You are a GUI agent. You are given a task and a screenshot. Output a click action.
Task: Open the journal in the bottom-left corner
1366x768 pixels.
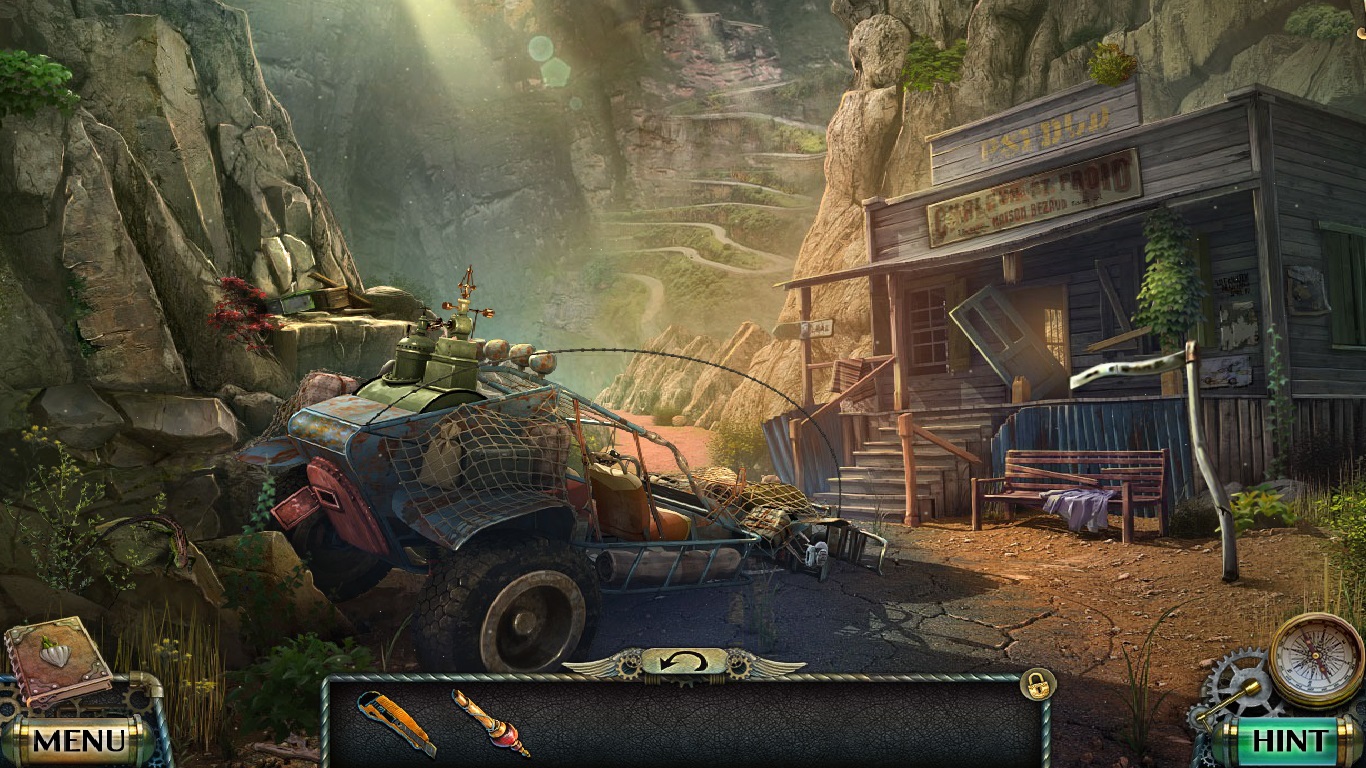pyautogui.click(x=55, y=665)
